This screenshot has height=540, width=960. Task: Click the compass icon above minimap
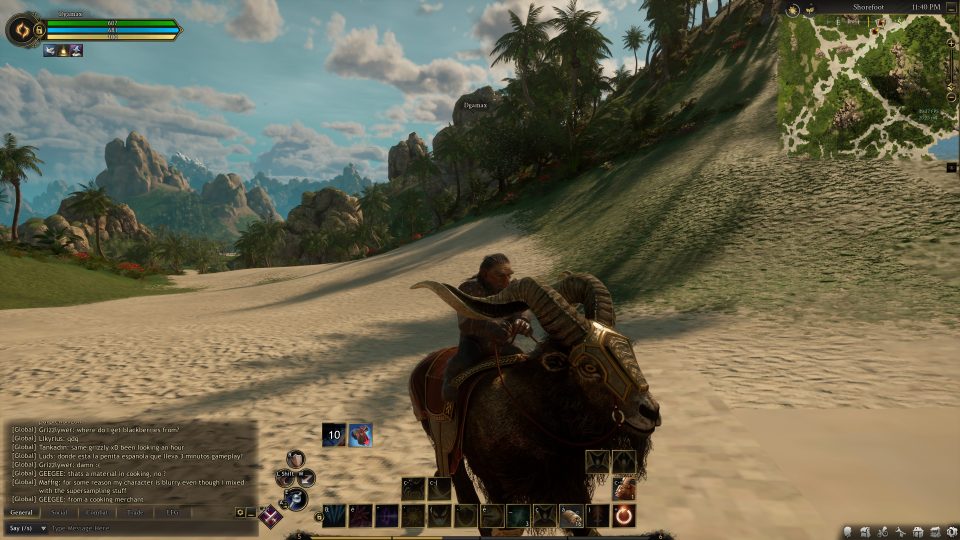792,8
